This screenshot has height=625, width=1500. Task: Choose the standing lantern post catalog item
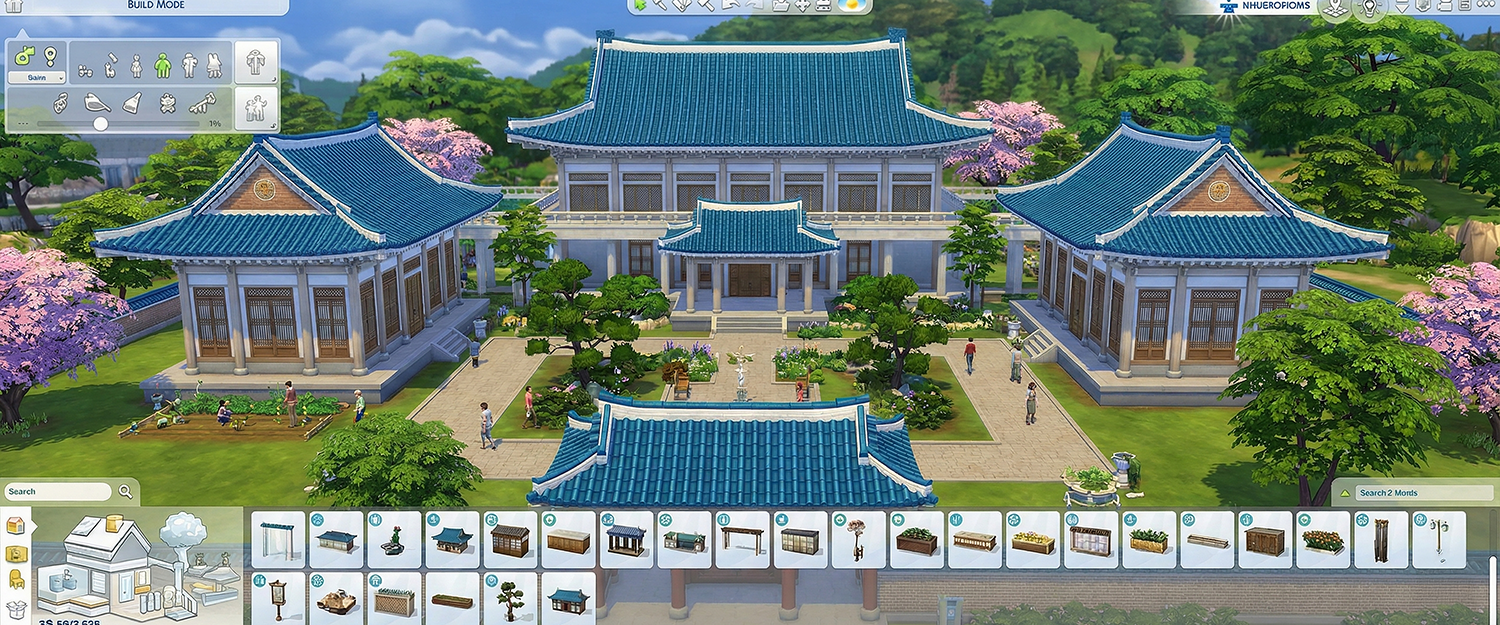[x=278, y=597]
